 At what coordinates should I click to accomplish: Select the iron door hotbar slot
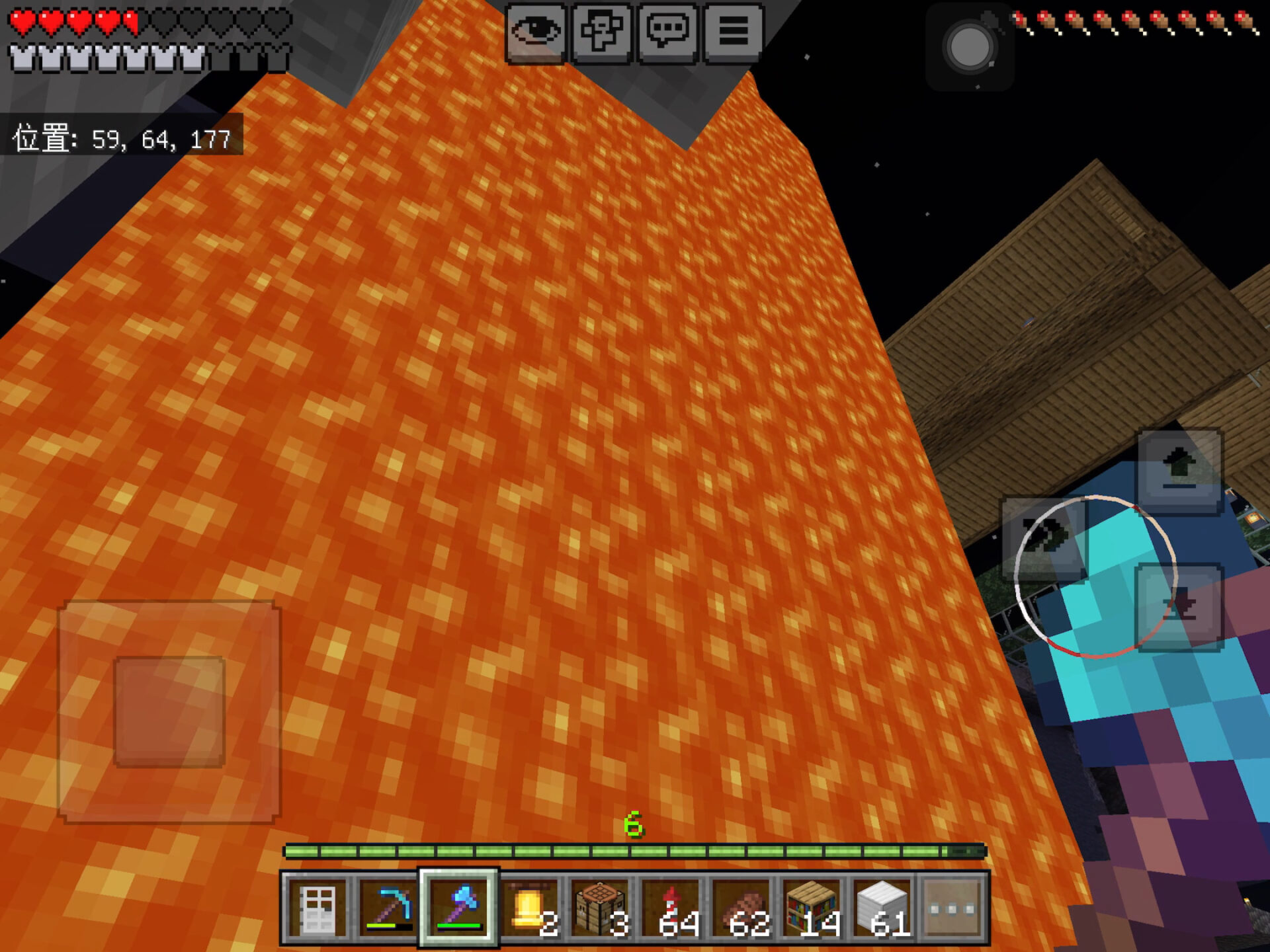point(317,908)
